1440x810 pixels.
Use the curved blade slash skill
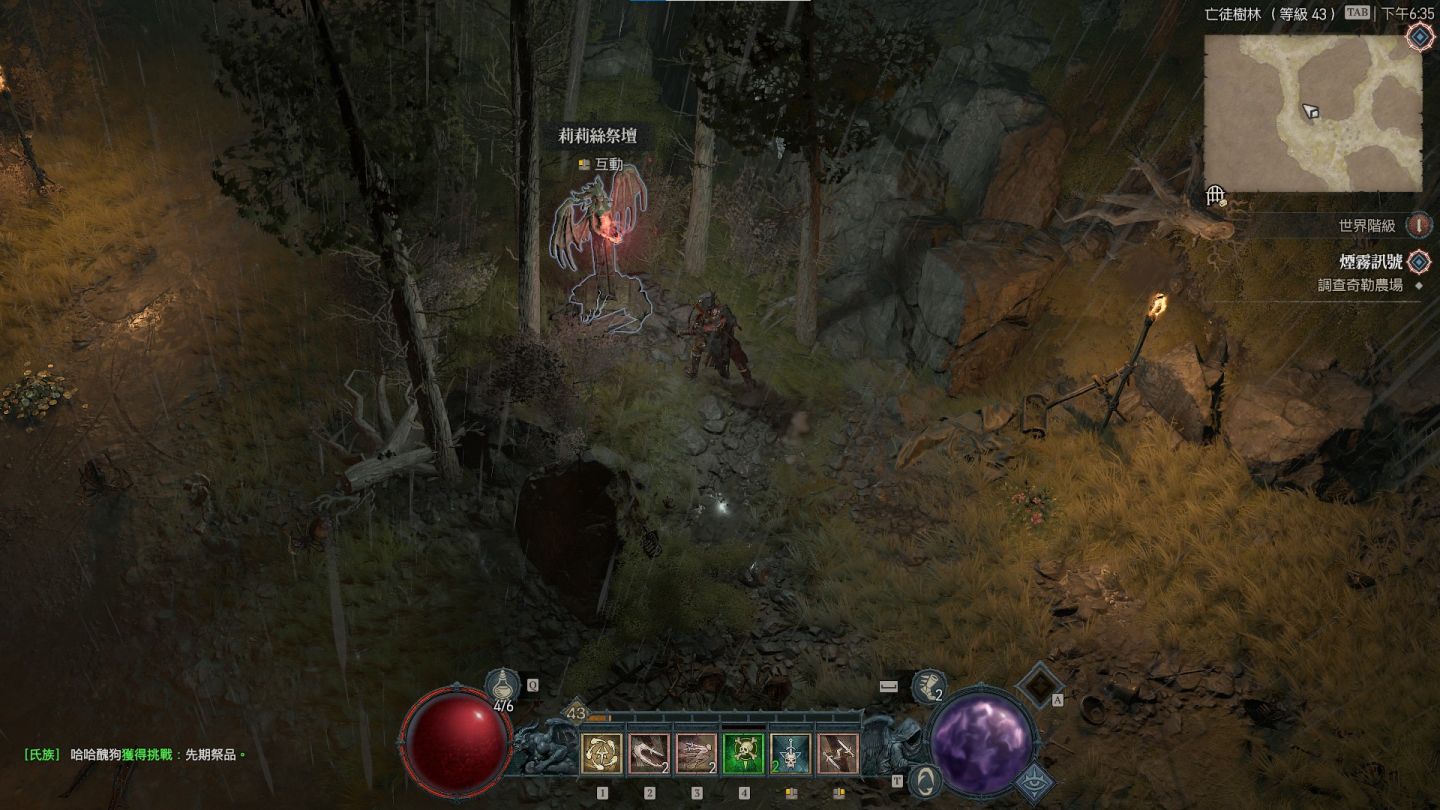[649, 754]
